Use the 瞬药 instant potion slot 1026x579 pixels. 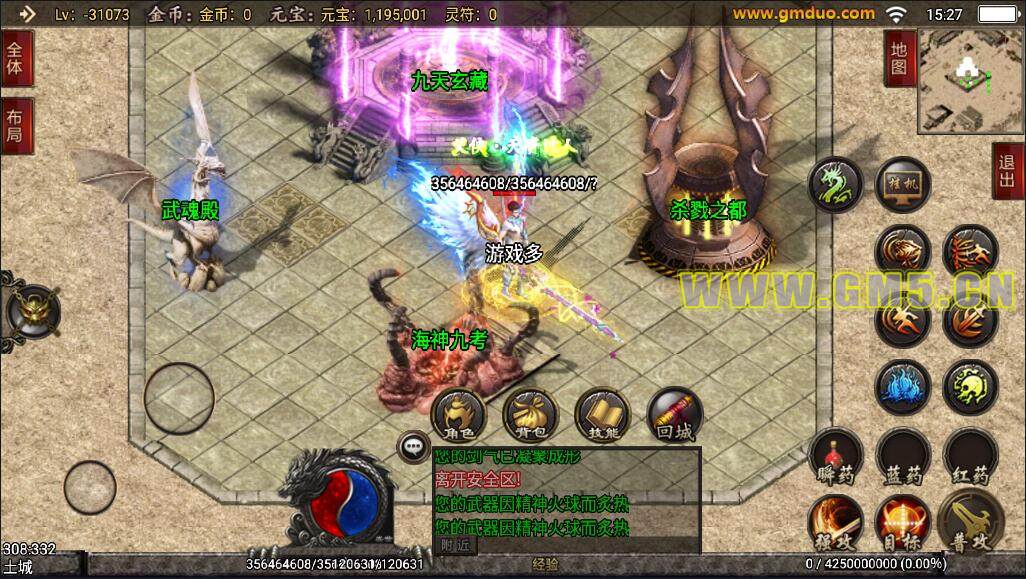click(835, 456)
